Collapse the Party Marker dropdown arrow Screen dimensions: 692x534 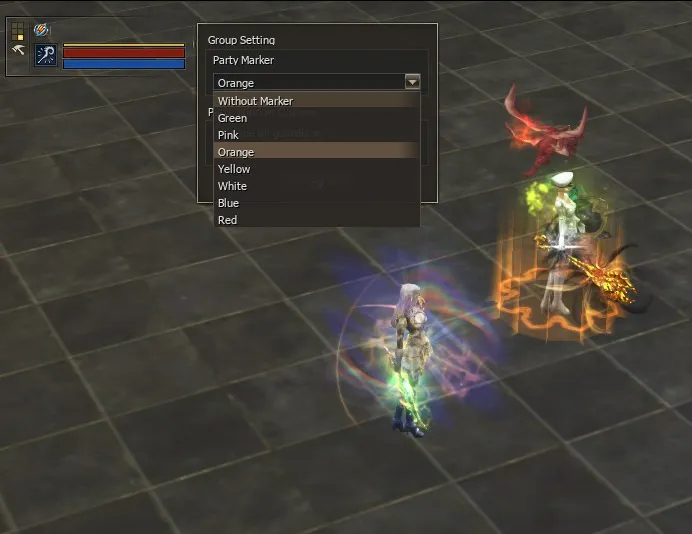(412, 82)
